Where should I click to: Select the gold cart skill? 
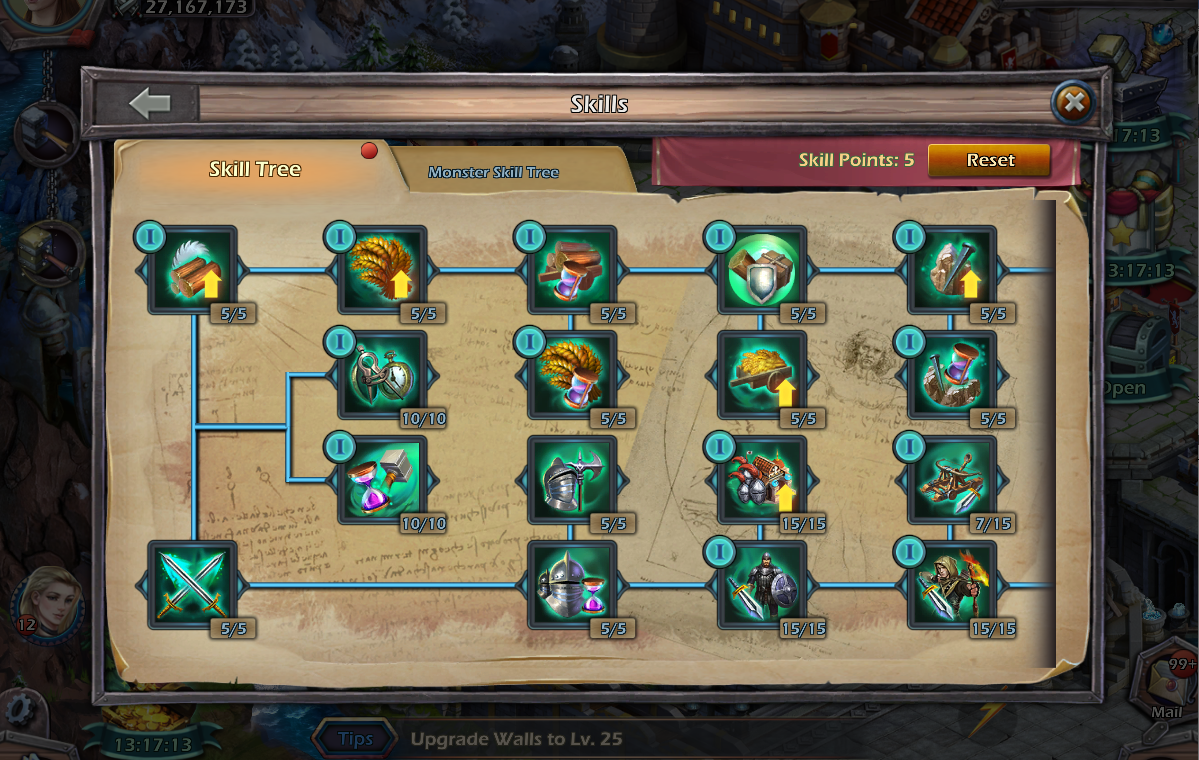coord(762,375)
